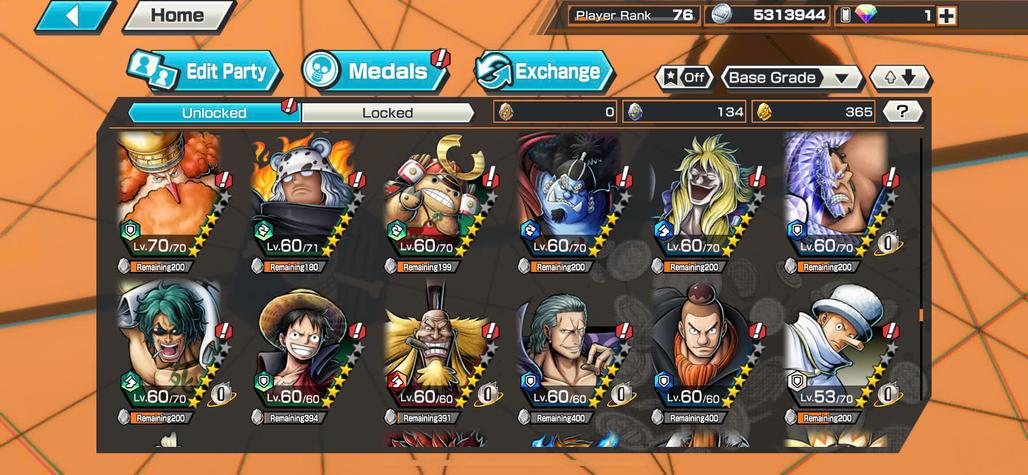Open the Medals menu

coord(375,71)
